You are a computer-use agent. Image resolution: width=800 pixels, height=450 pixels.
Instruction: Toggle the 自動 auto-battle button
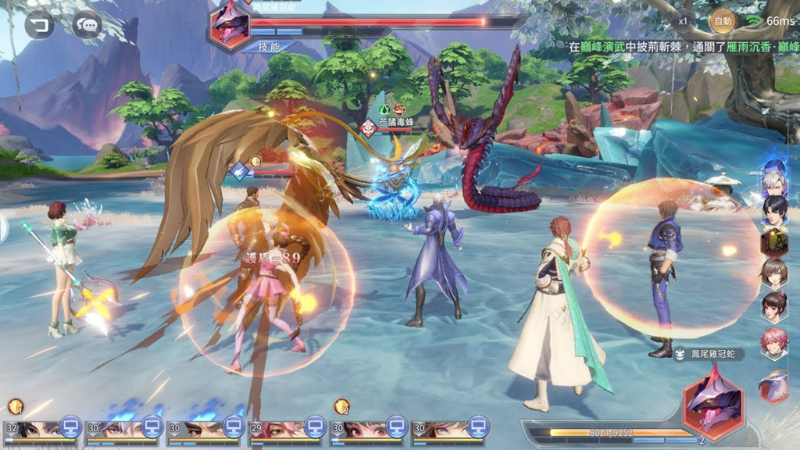pyautogui.click(x=722, y=20)
